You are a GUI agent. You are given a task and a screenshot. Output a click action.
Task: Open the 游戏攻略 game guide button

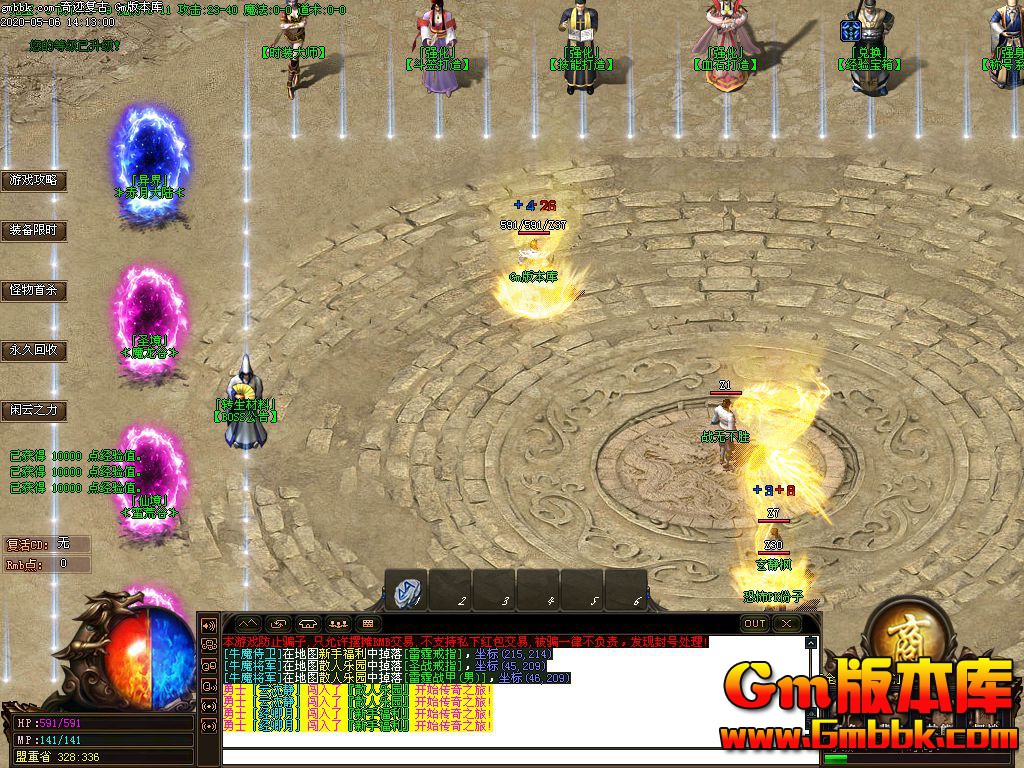[x=34, y=181]
